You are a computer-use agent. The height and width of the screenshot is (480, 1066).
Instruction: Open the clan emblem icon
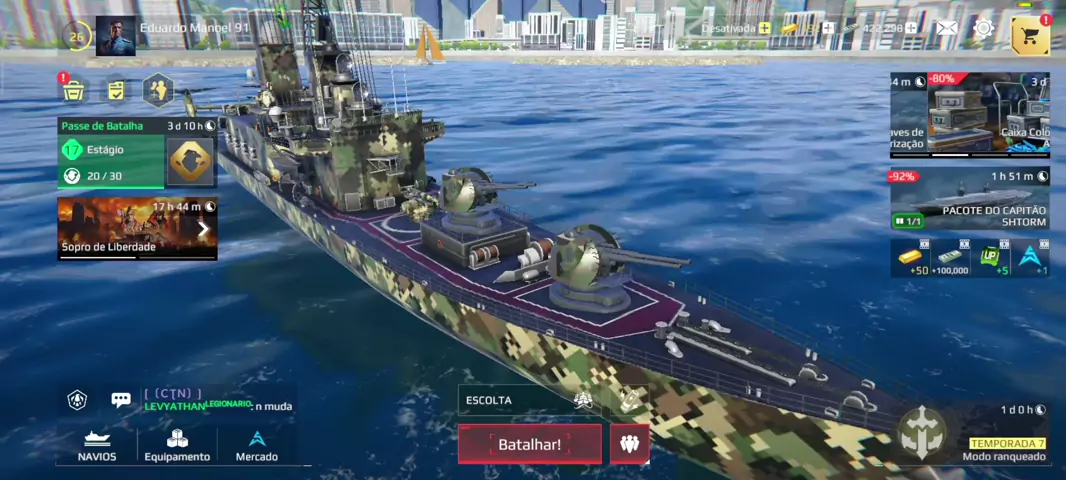click(x=77, y=400)
